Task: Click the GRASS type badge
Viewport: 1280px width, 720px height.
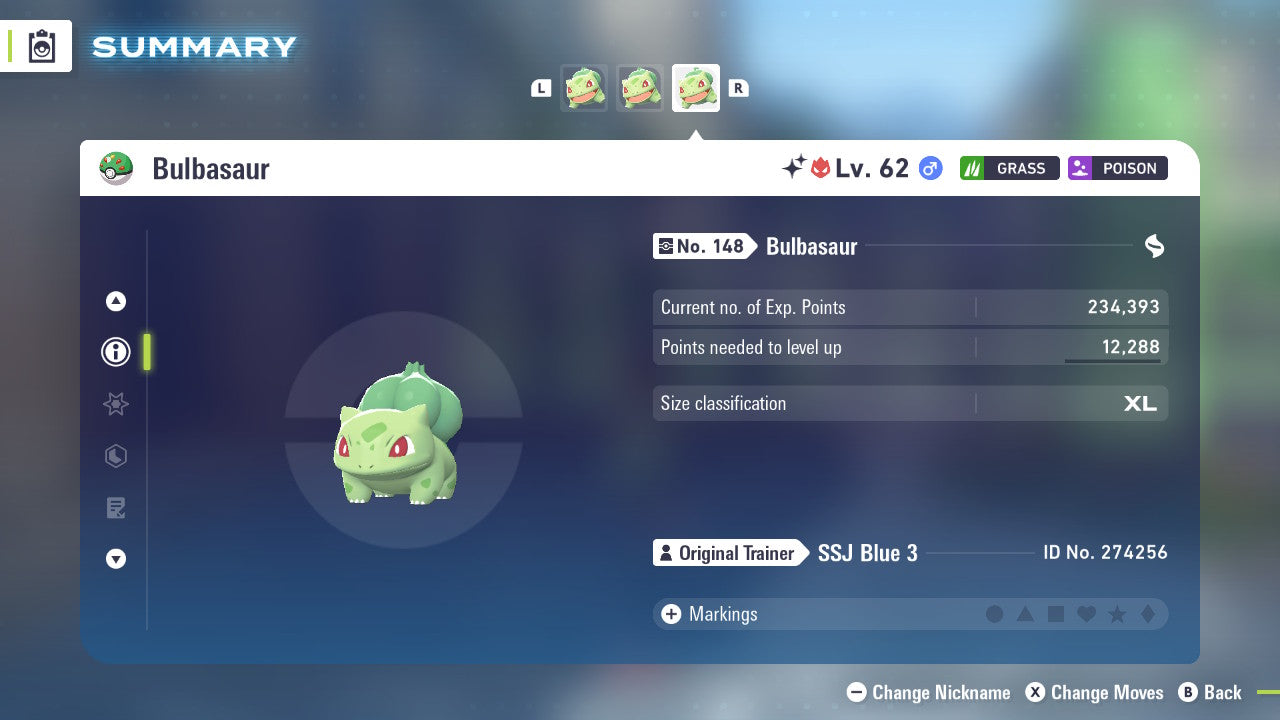Action: [1009, 168]
